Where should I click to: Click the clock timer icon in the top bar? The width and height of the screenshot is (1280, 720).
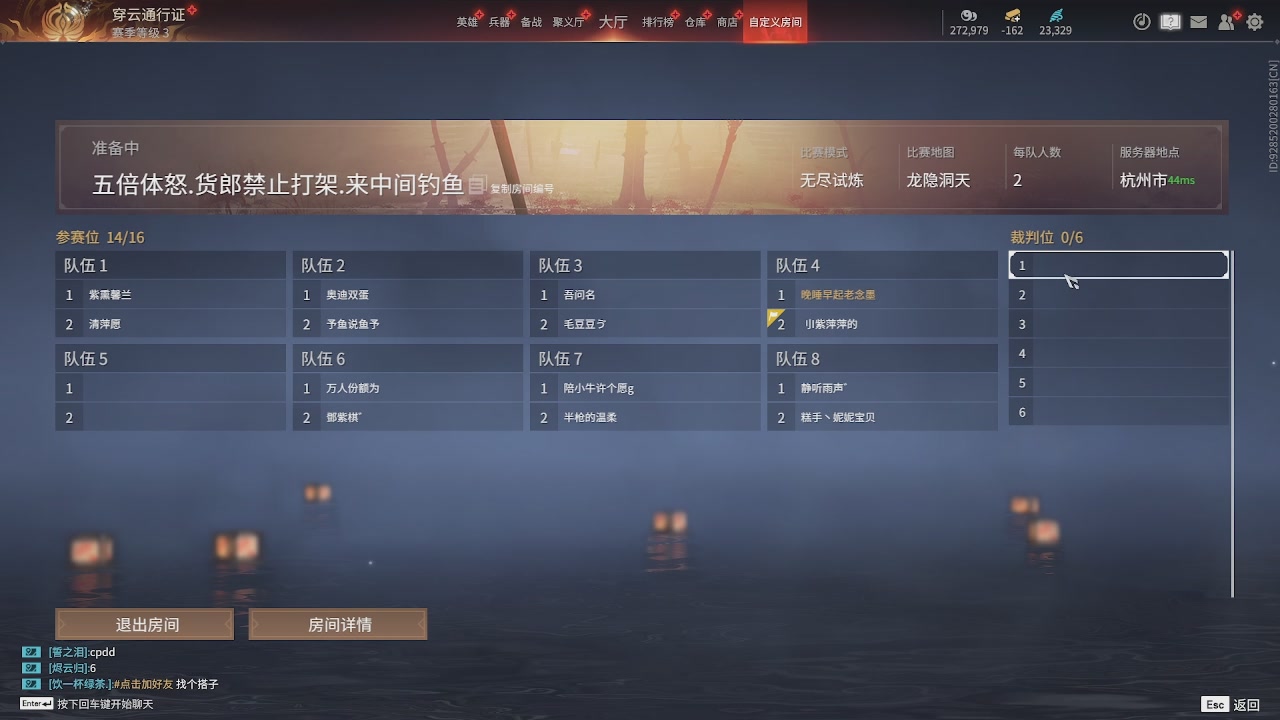[1142, 21]
